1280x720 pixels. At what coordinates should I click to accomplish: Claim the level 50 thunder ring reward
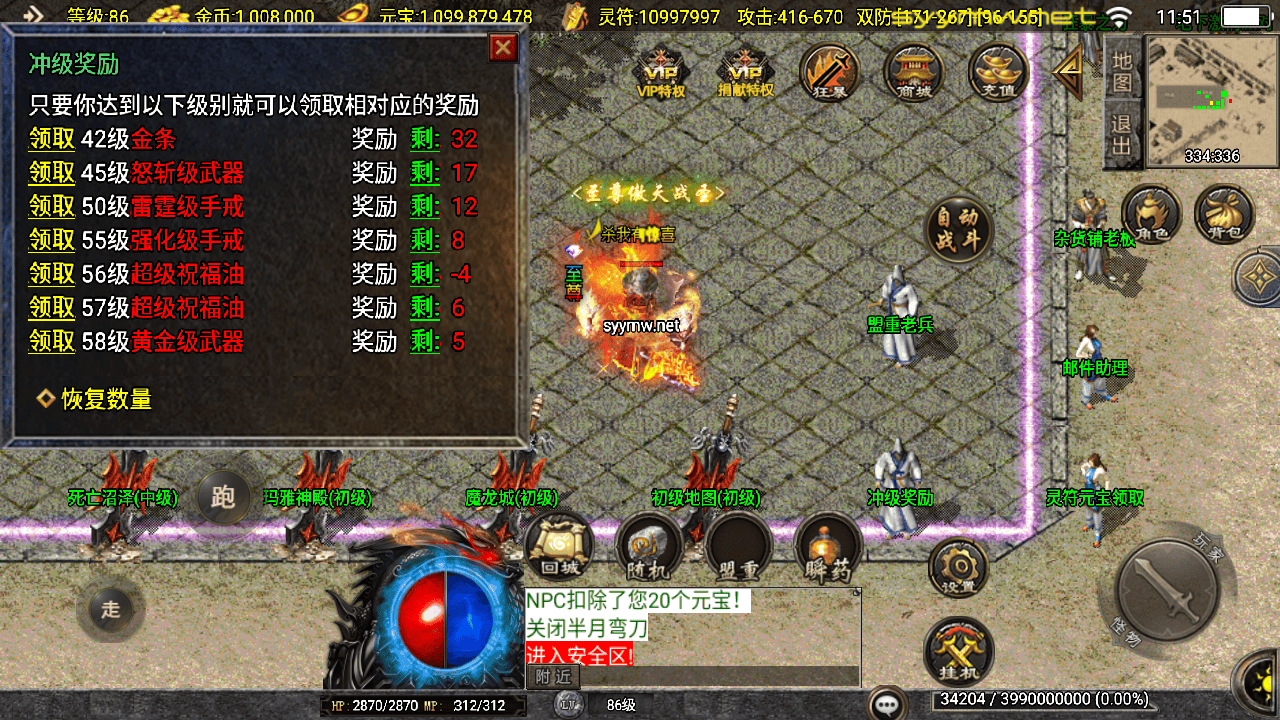(52, 207)
